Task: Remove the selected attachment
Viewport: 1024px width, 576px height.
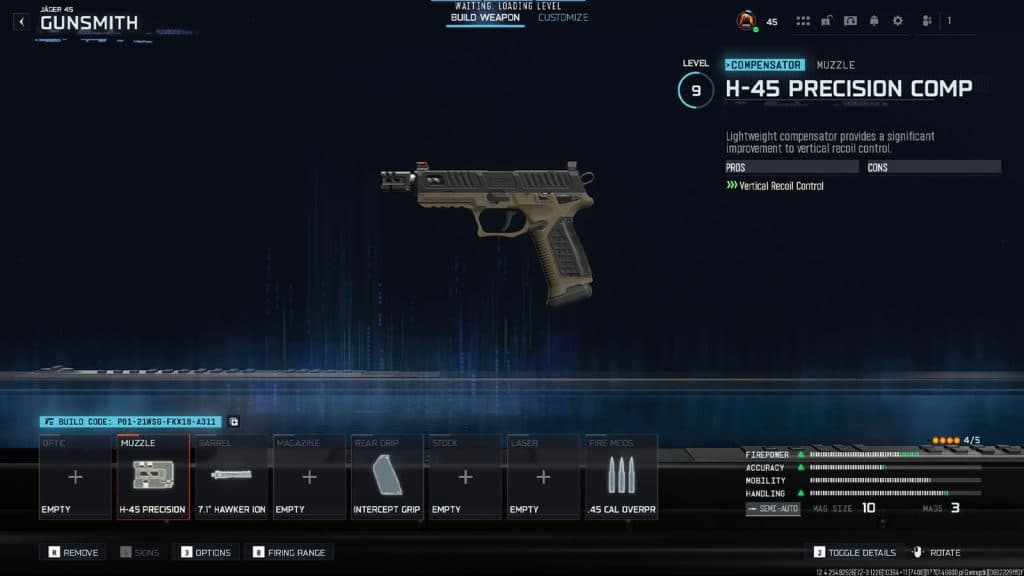Action: pos(73,552)
